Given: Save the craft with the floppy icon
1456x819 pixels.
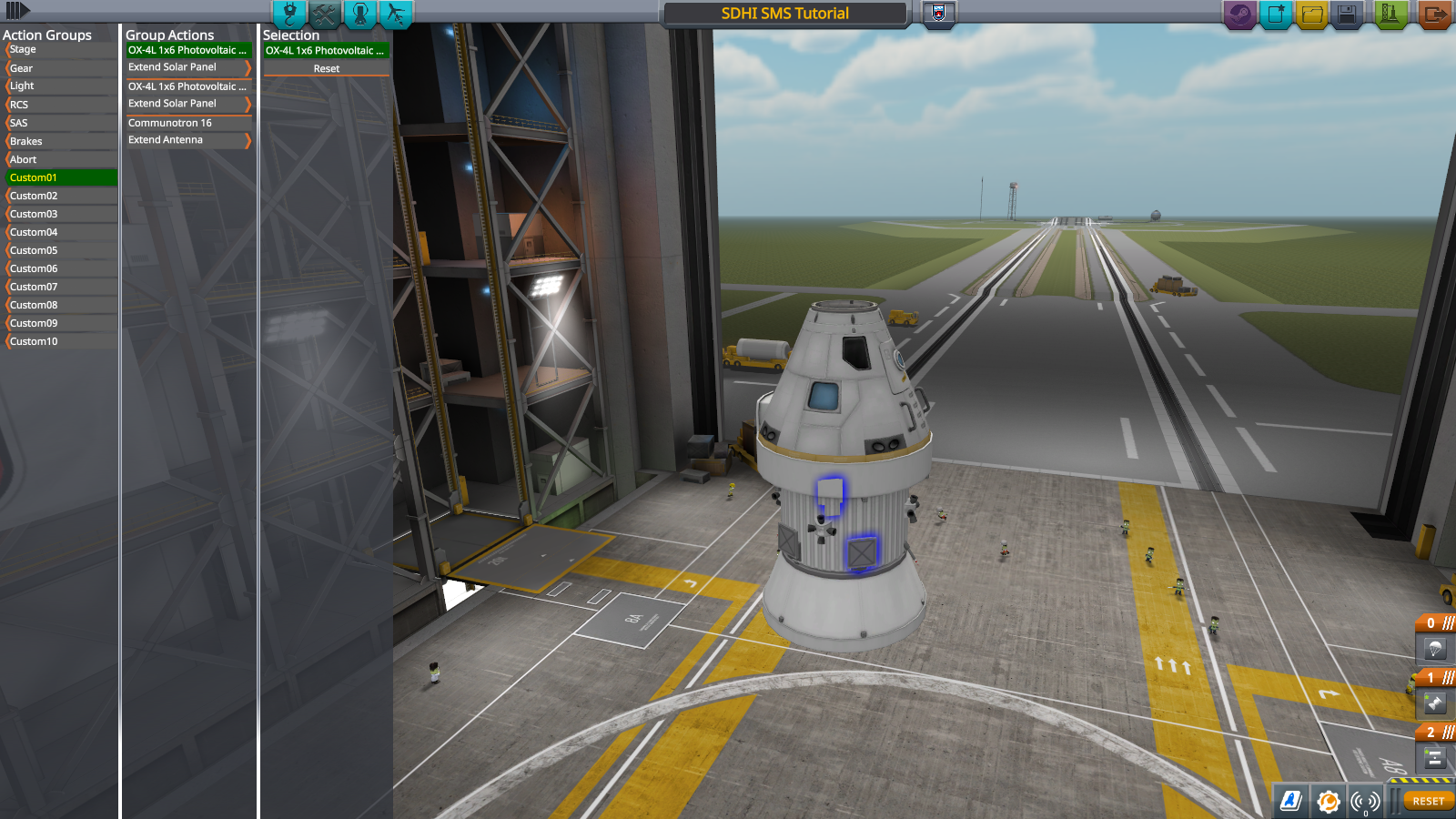Looking at the screenshot, I should point(1347,15).
